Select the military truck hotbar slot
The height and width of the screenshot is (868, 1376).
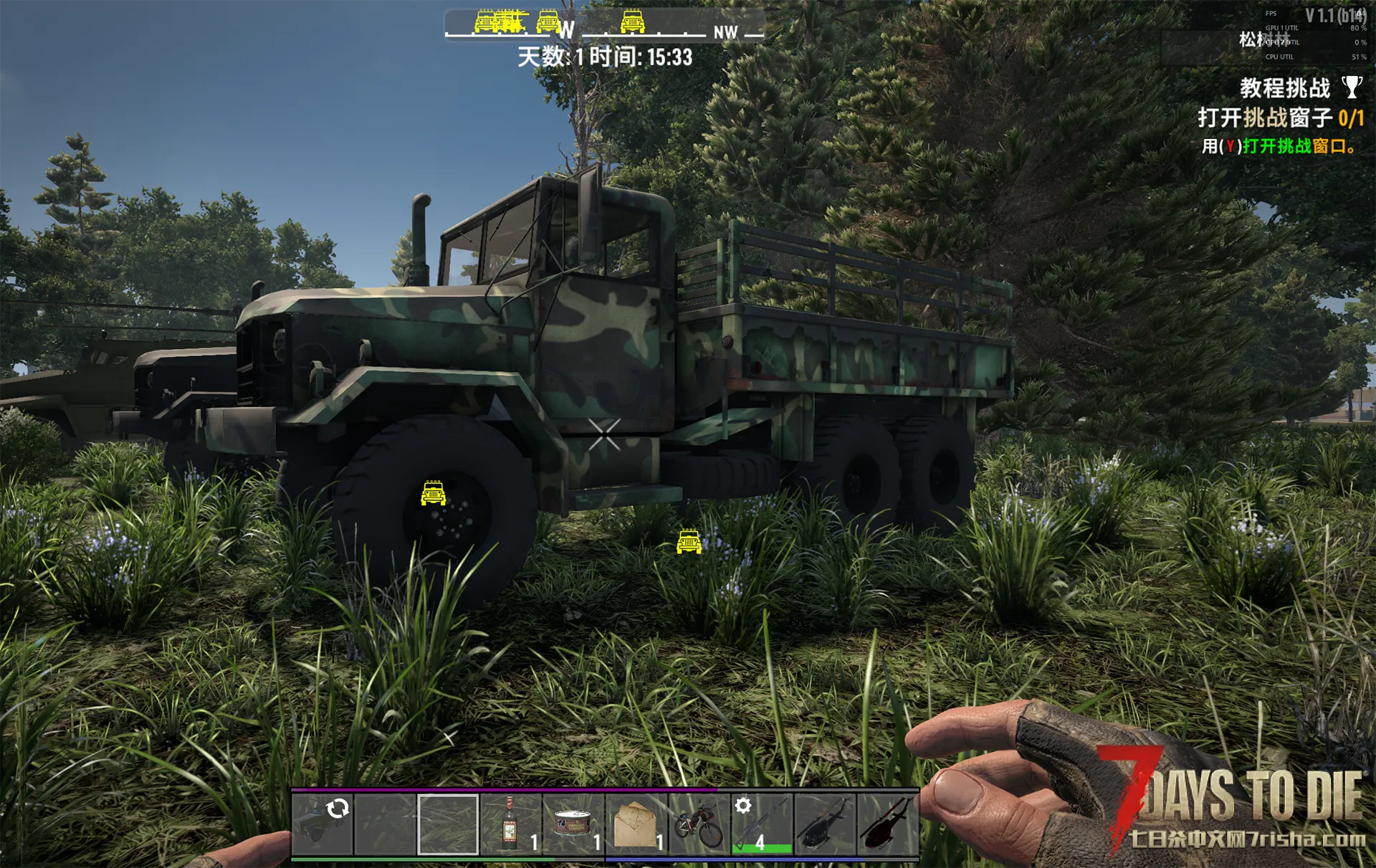[x=322, y=824]
